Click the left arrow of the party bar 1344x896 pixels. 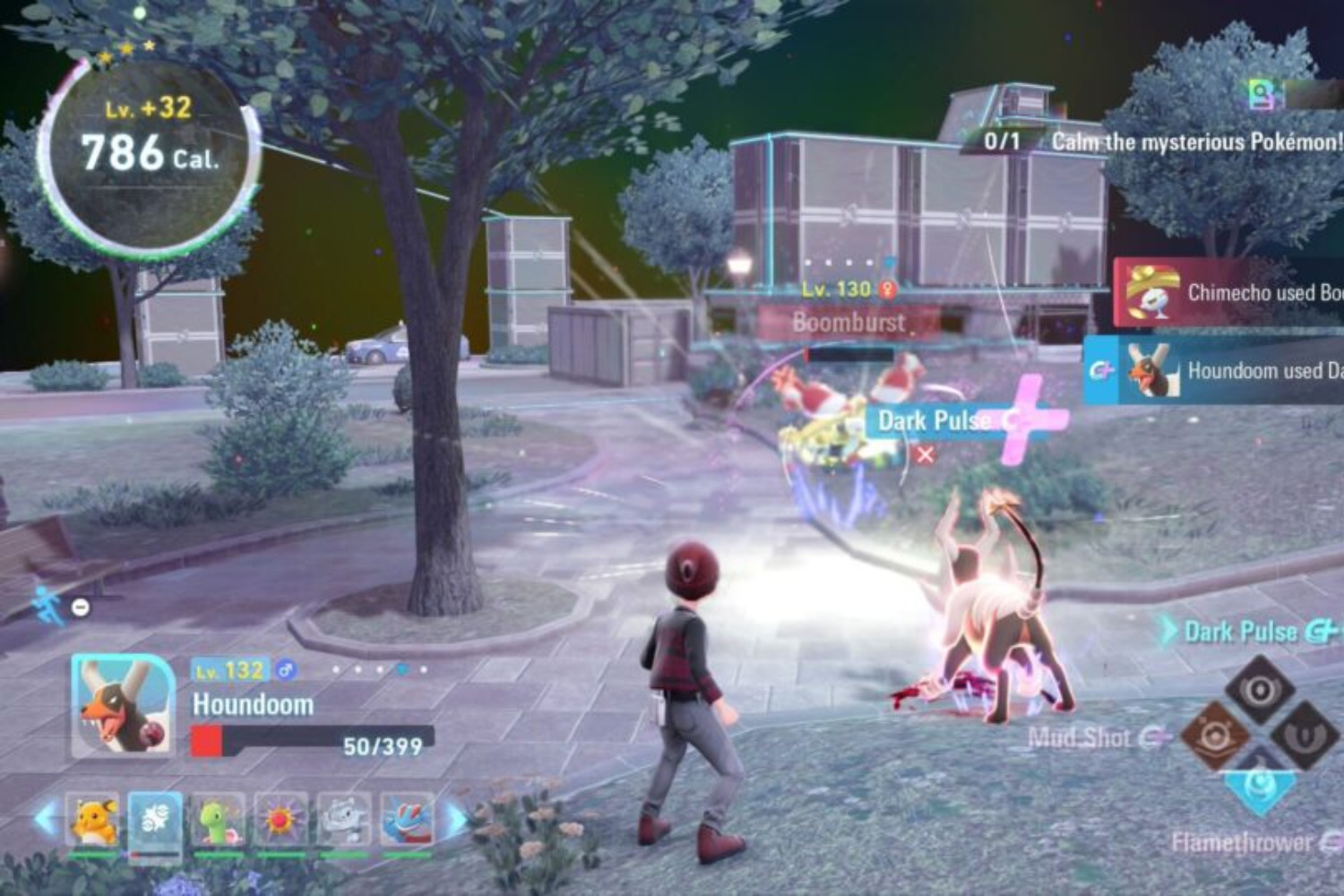pos(43,817)
